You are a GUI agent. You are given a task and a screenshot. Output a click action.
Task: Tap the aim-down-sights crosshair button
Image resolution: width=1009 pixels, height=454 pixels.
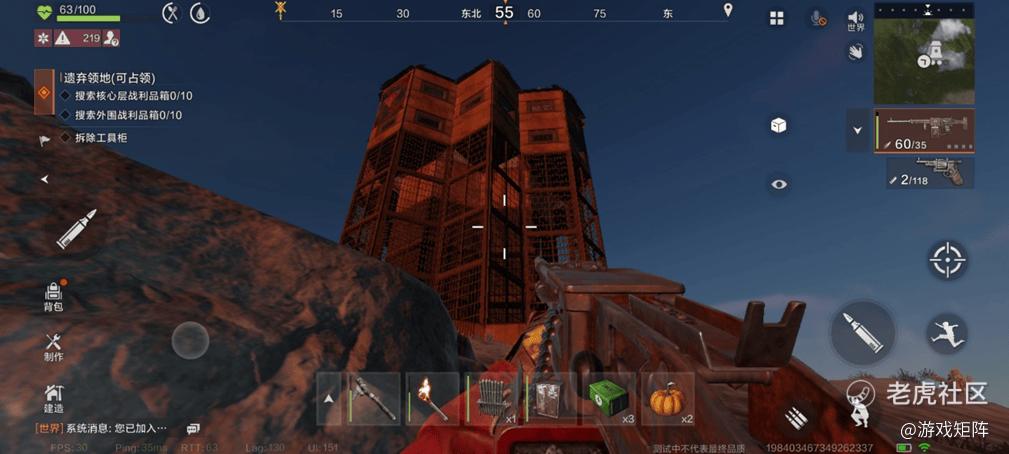click(x=947, y=260)
